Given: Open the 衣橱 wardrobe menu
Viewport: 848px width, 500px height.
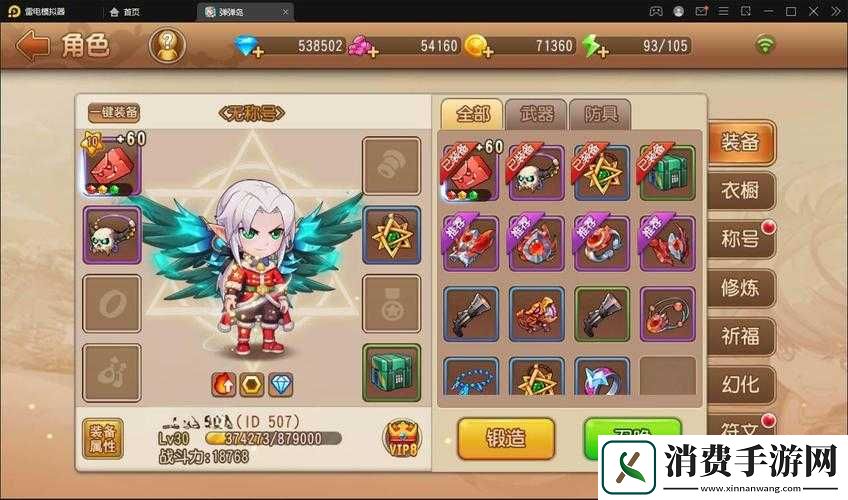Looking at the screenshot, I should click(x=740, y=190).
